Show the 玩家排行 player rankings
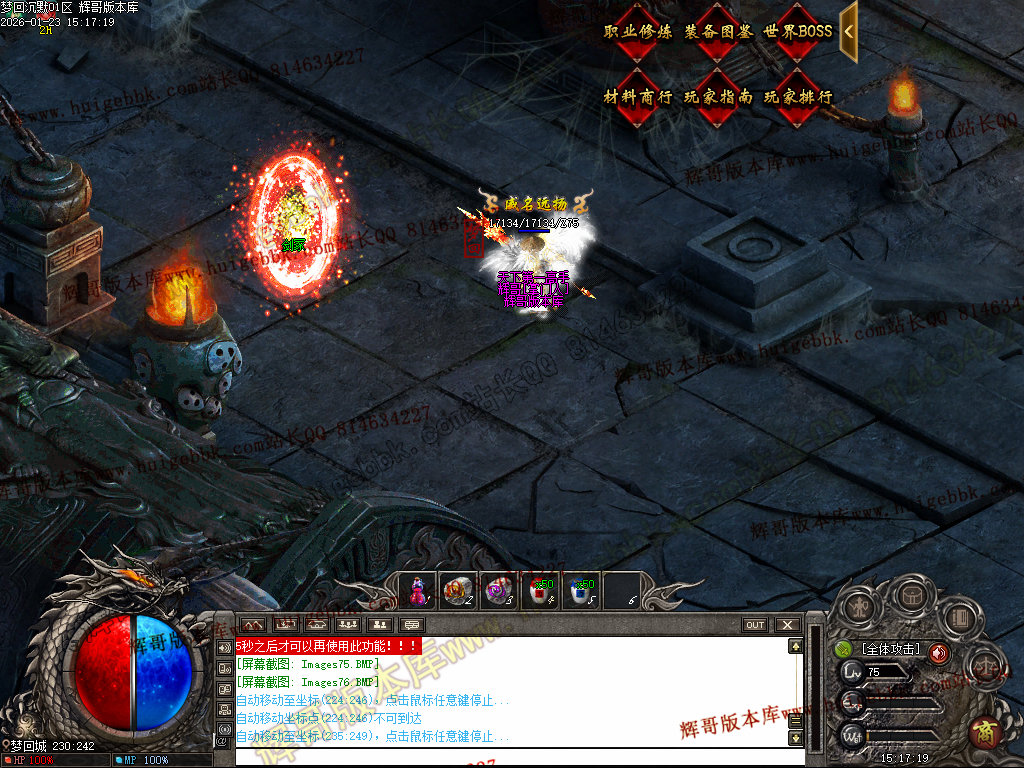This screenshot has width=1024, height=768. (798, 97)
